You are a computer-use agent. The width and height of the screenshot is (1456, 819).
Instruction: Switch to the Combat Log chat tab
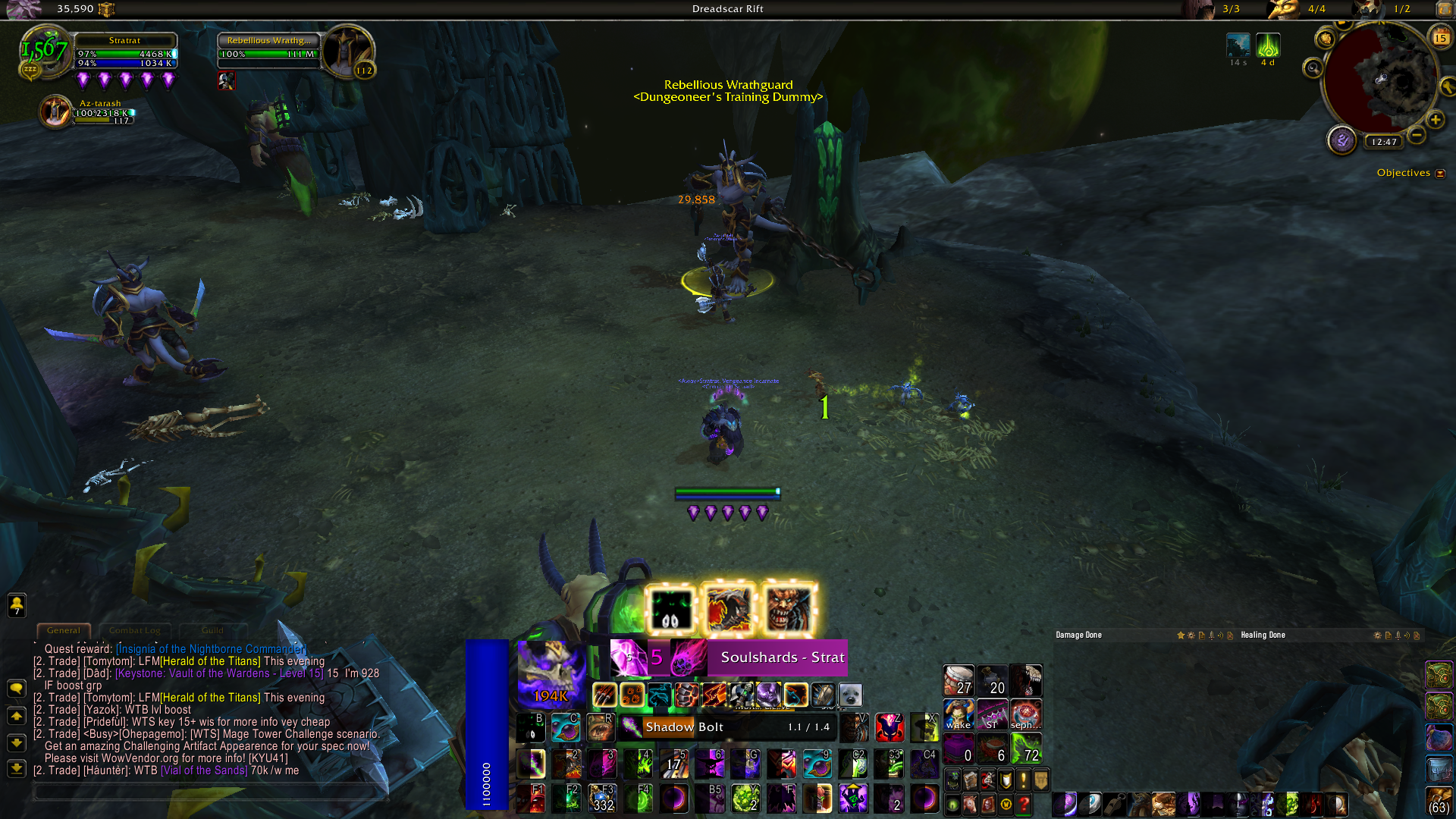[134, 630]
